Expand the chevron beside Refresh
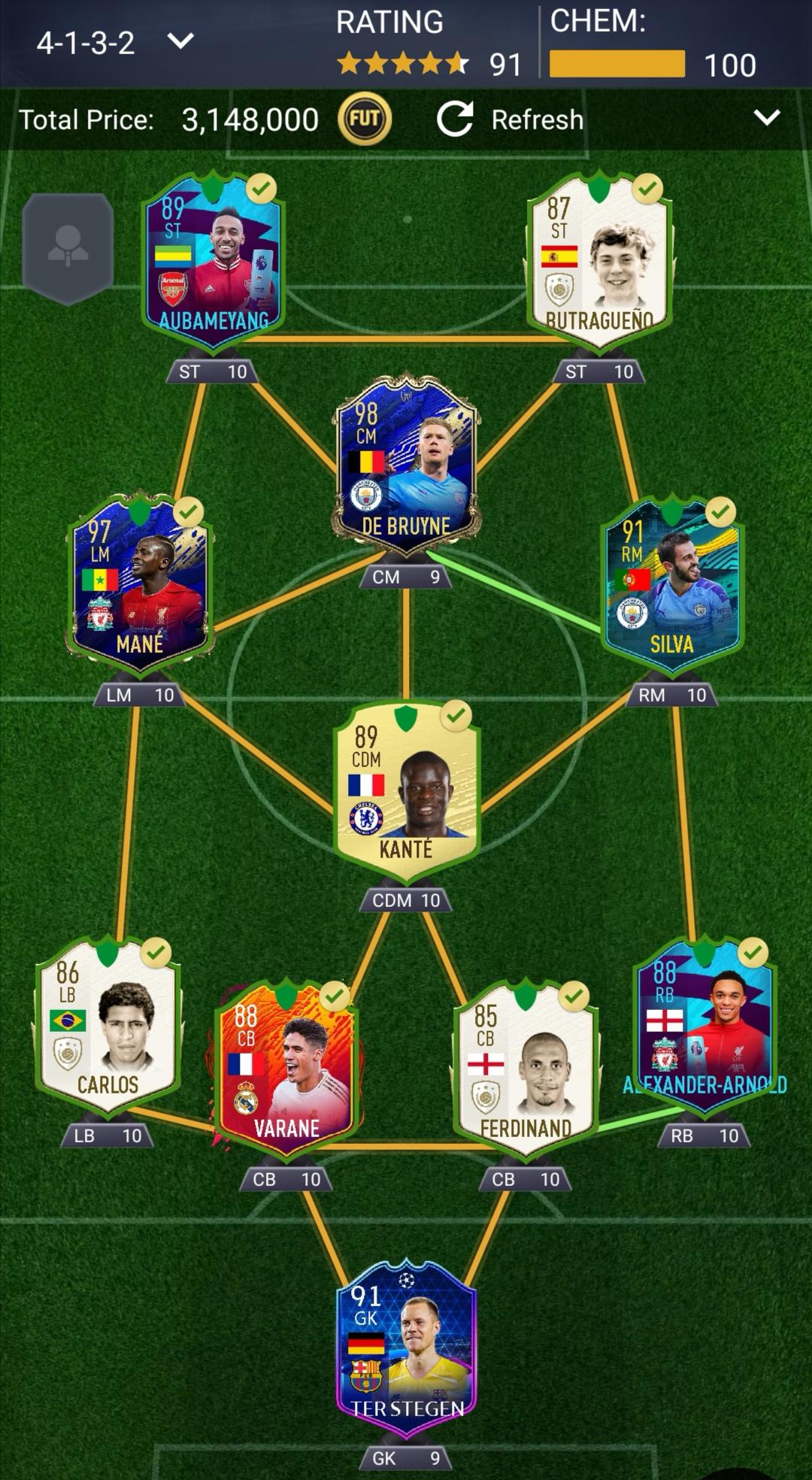Viewport: 812px width, 1480px height. click(x=766, y=118)
